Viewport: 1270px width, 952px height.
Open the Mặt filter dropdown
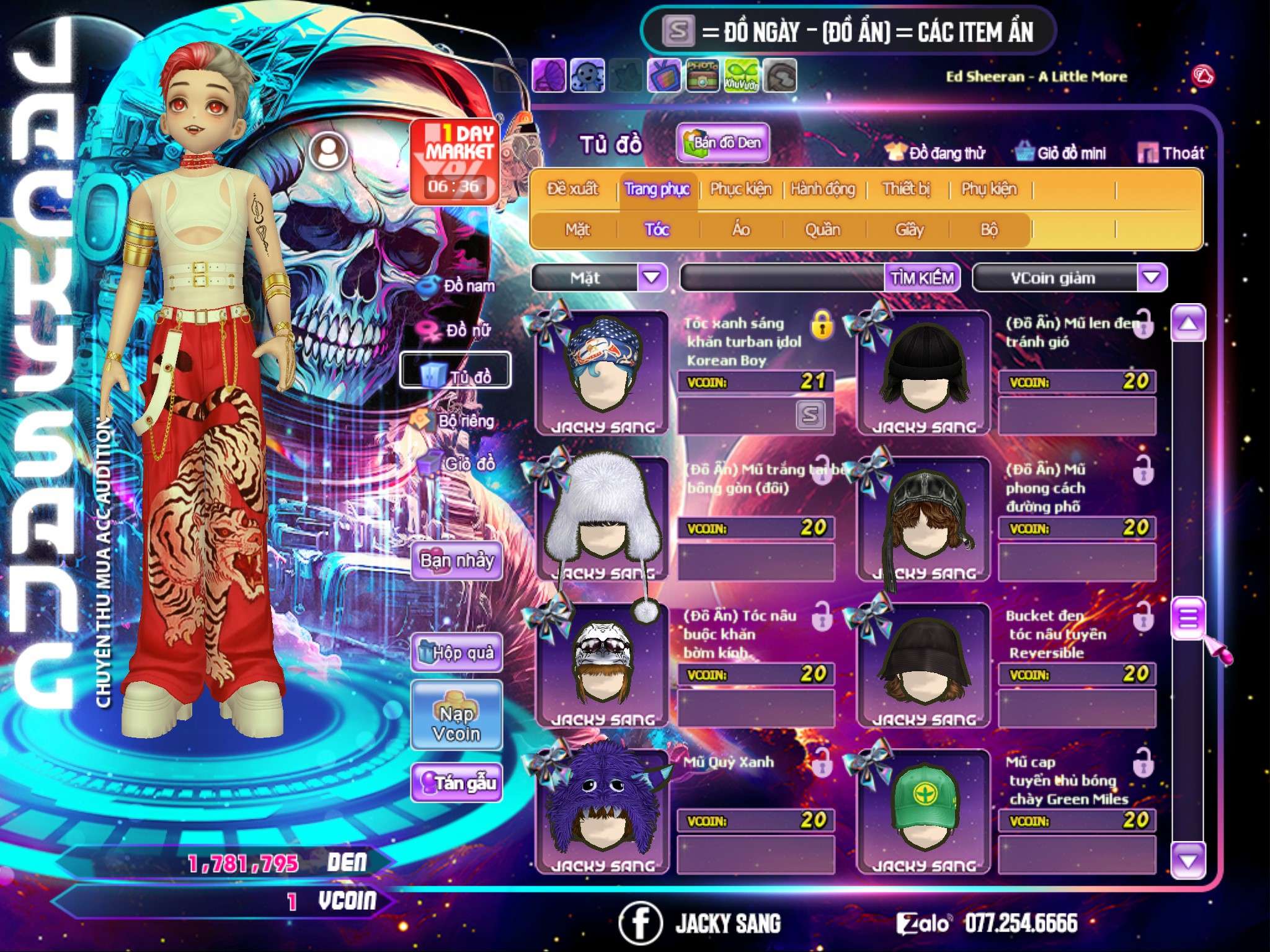point(652,278)
